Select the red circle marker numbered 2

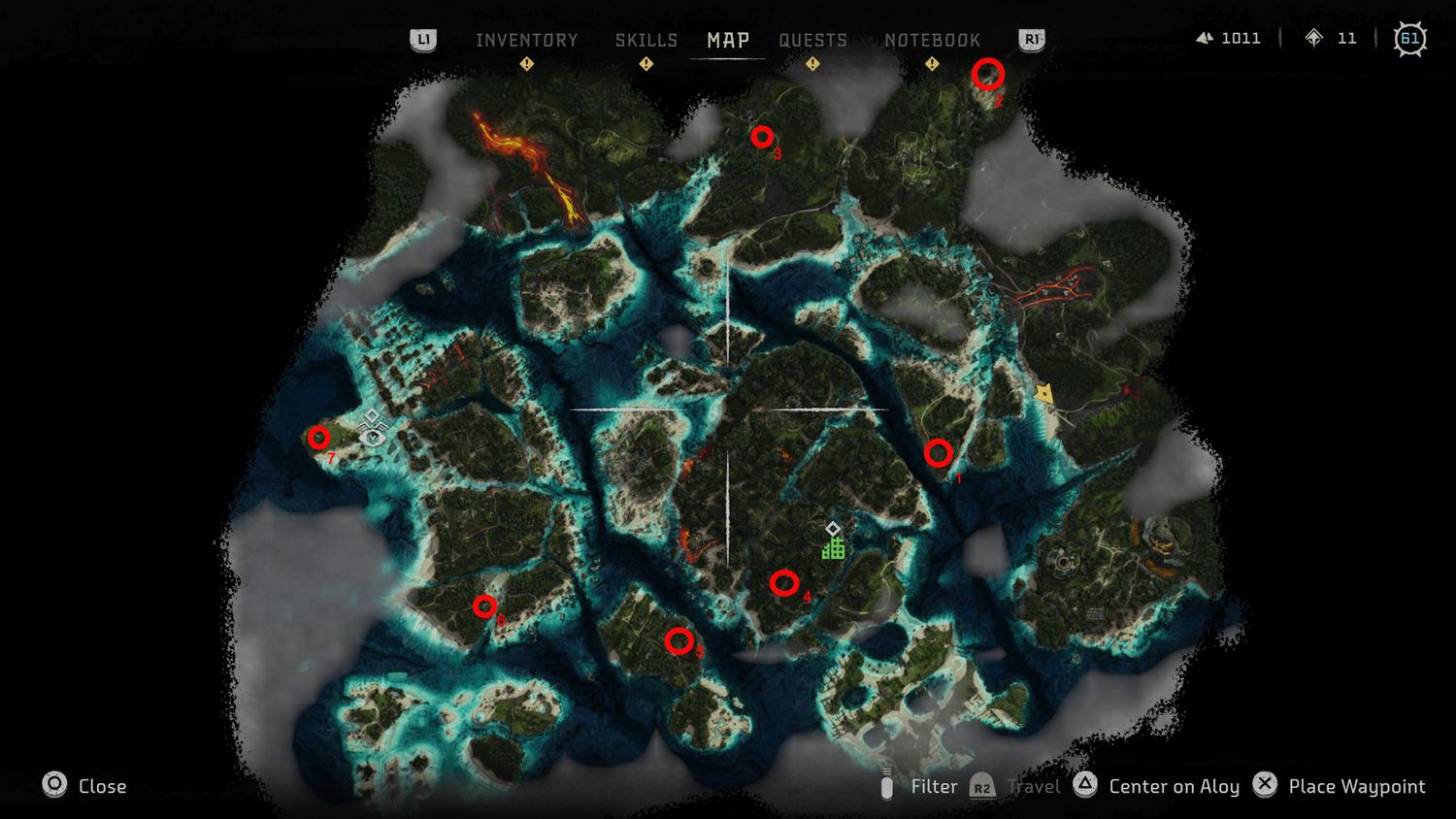tap(988, 74)
